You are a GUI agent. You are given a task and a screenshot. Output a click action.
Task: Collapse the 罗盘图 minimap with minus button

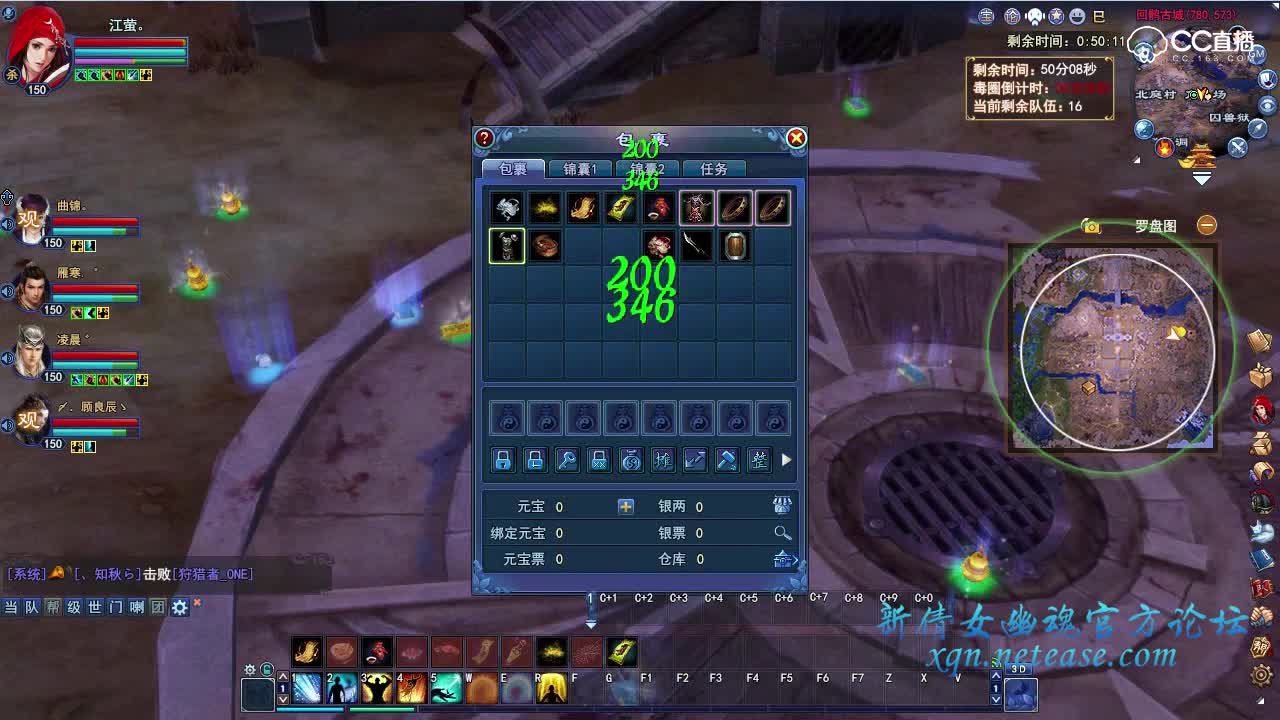1206,225
